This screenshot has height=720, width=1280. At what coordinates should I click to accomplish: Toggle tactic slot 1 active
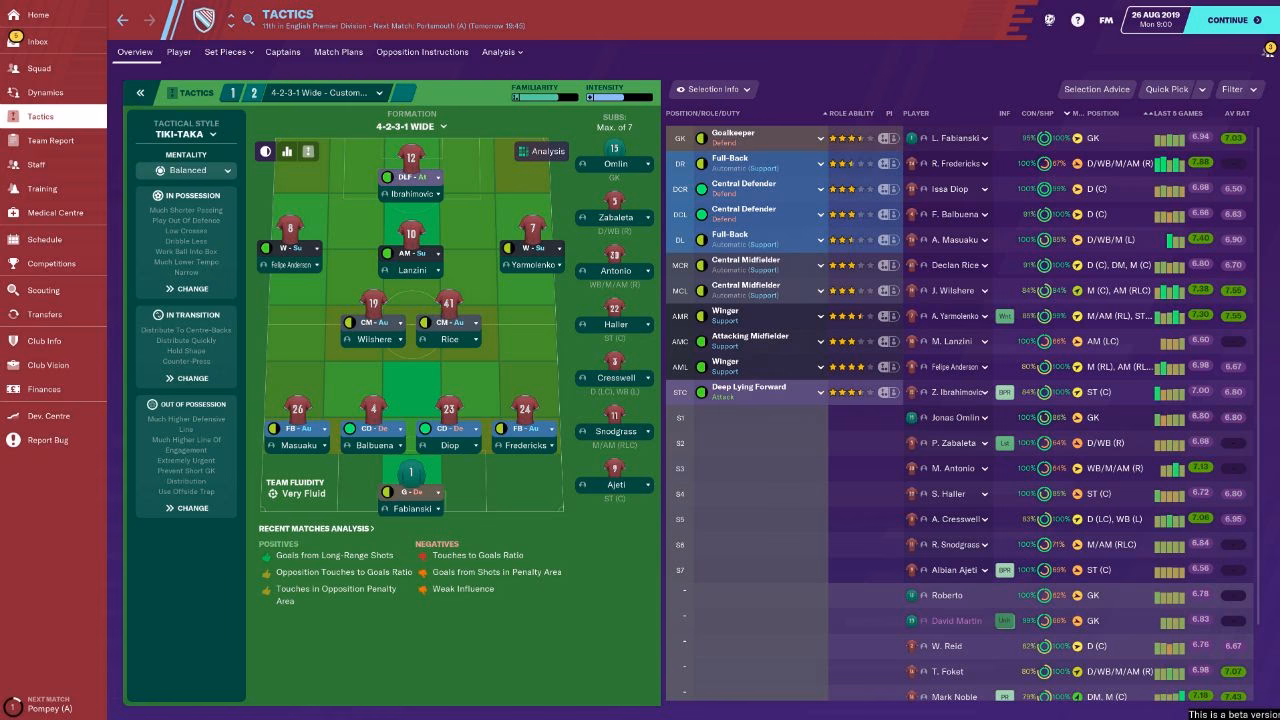coord(233,92)
